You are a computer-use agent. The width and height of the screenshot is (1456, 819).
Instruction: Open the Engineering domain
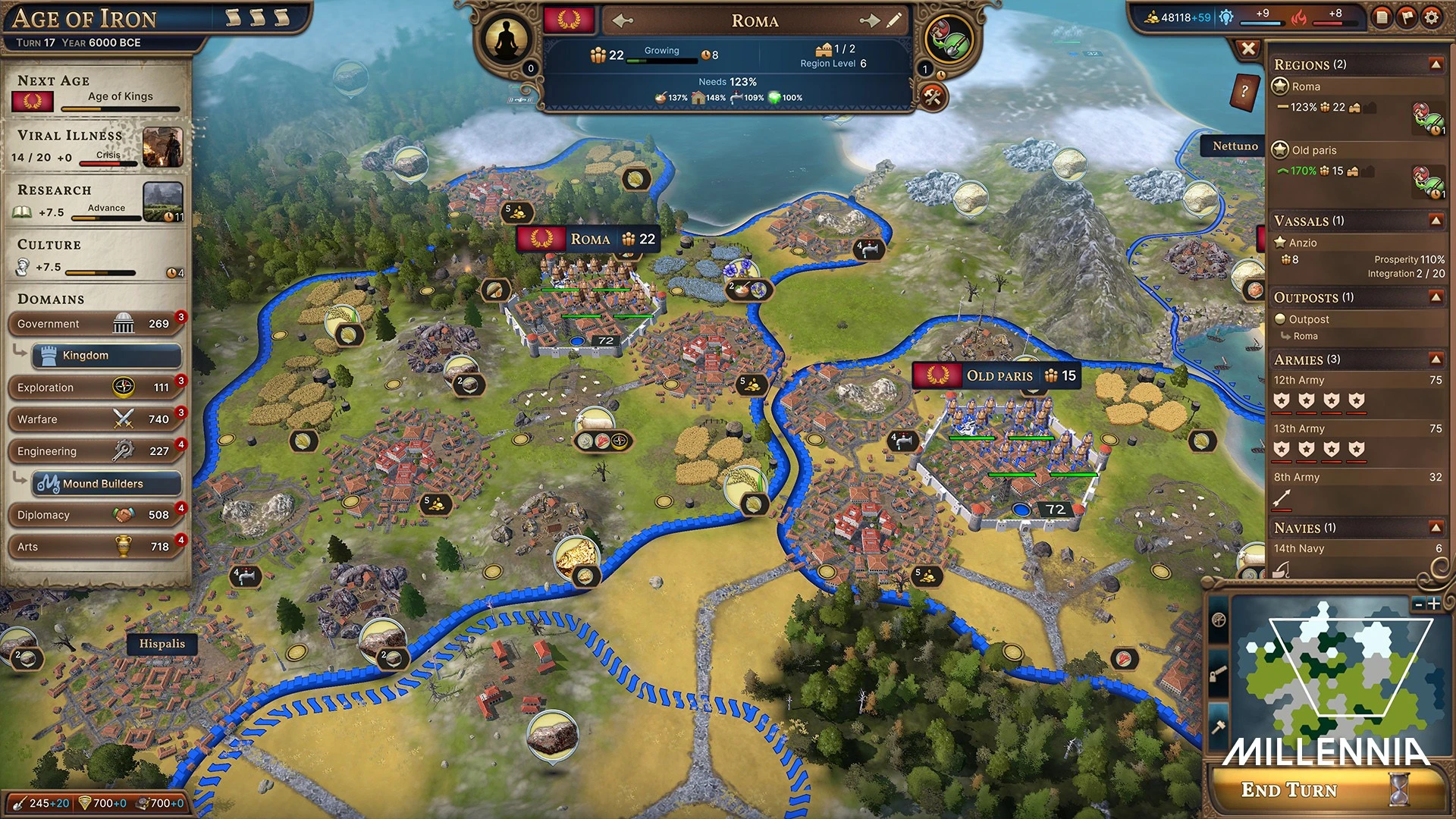[95, 451]
